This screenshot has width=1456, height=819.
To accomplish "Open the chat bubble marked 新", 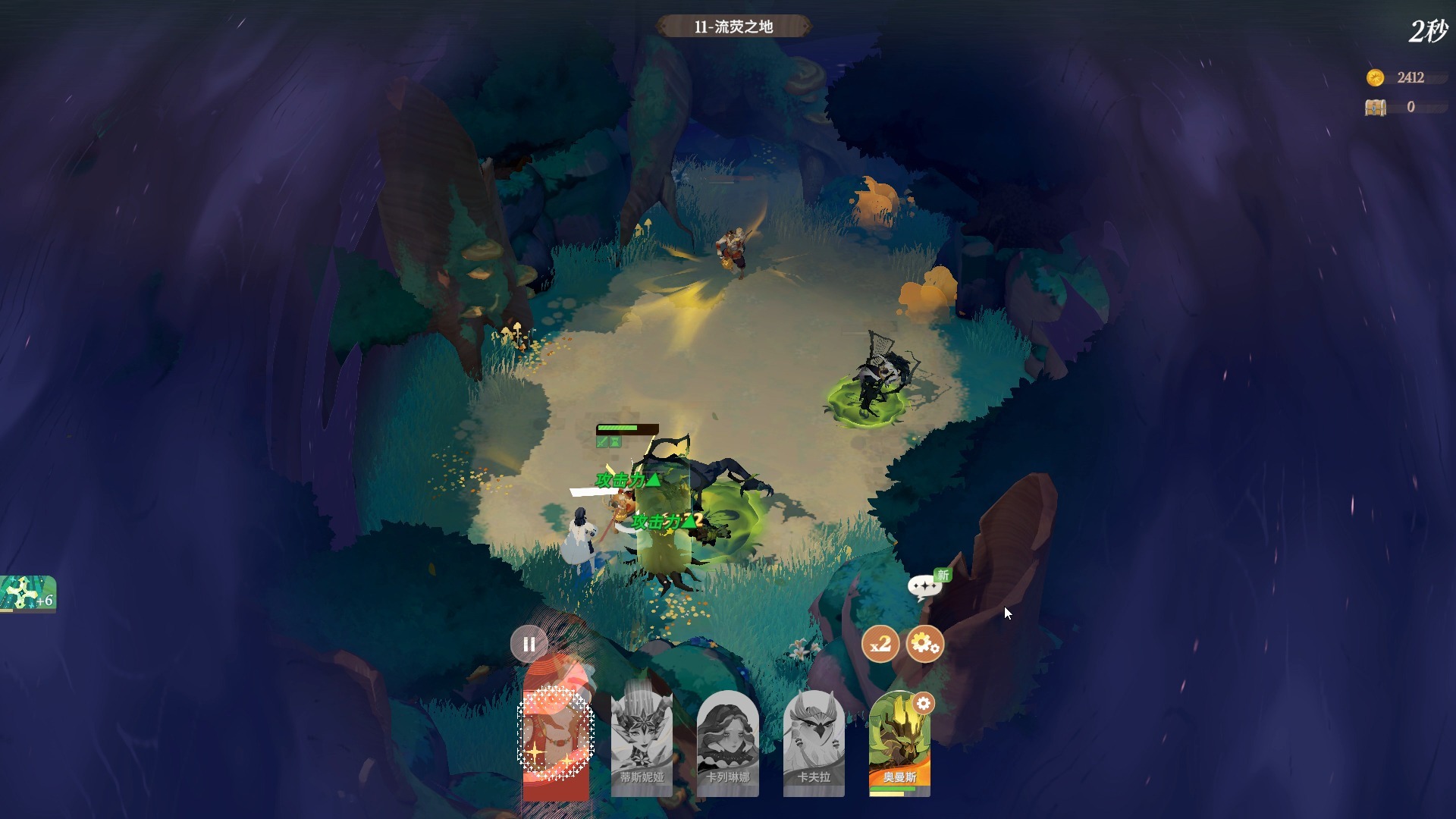I will tap(925, 586).
